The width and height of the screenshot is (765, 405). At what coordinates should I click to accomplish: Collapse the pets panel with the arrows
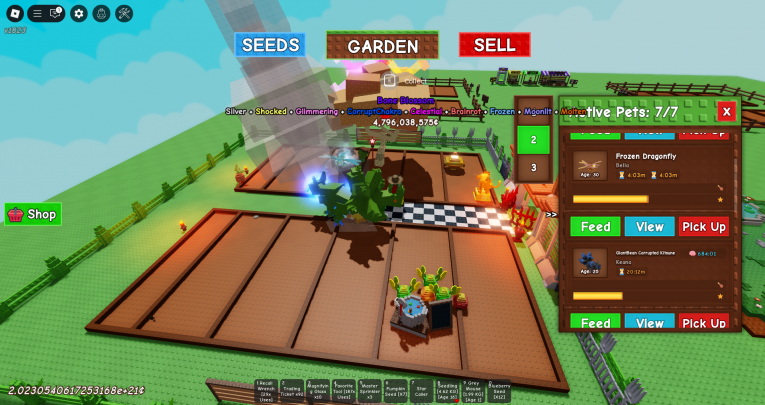[x=551, y=213]
